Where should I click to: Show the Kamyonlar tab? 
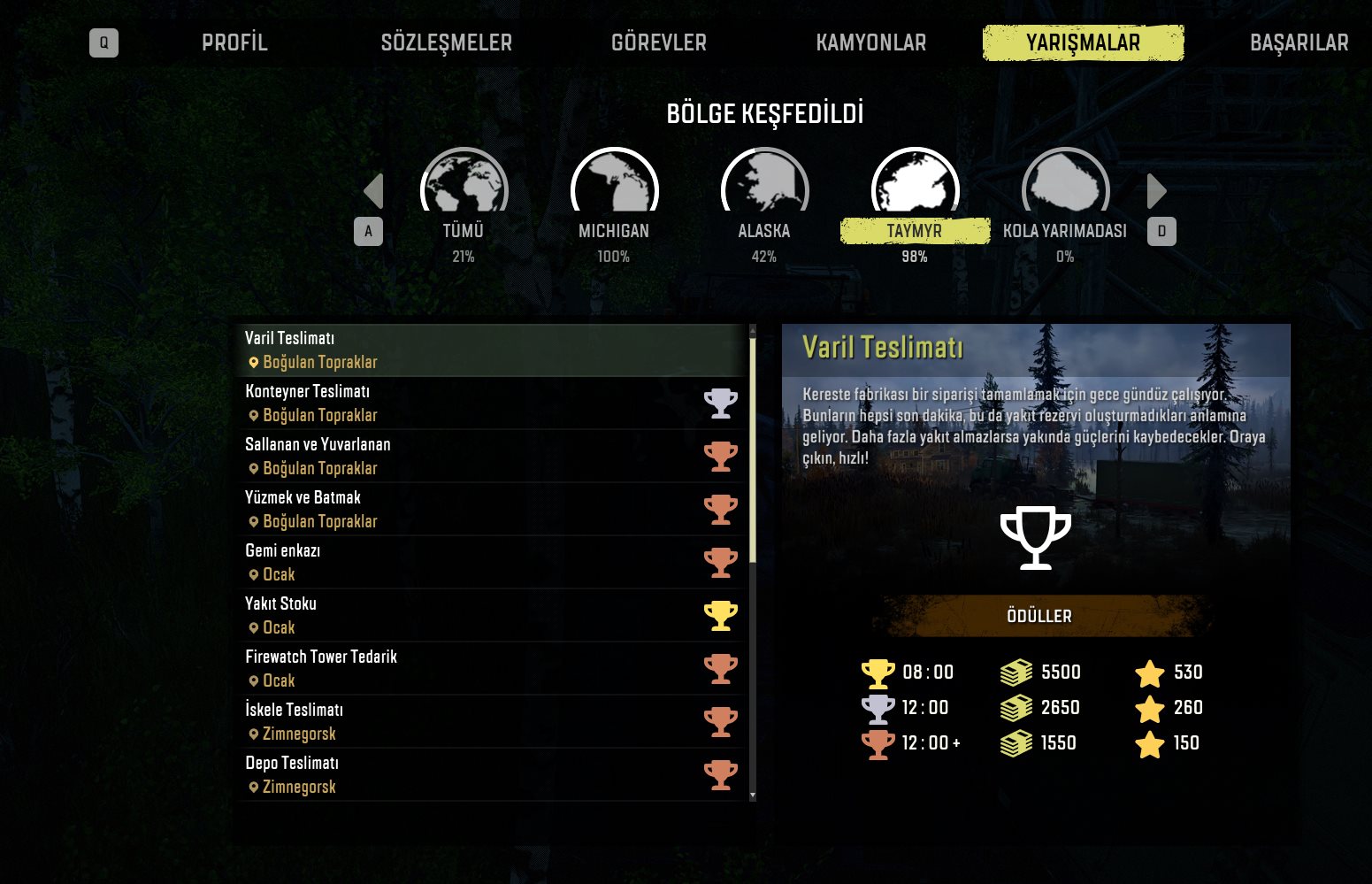(870, 42)
